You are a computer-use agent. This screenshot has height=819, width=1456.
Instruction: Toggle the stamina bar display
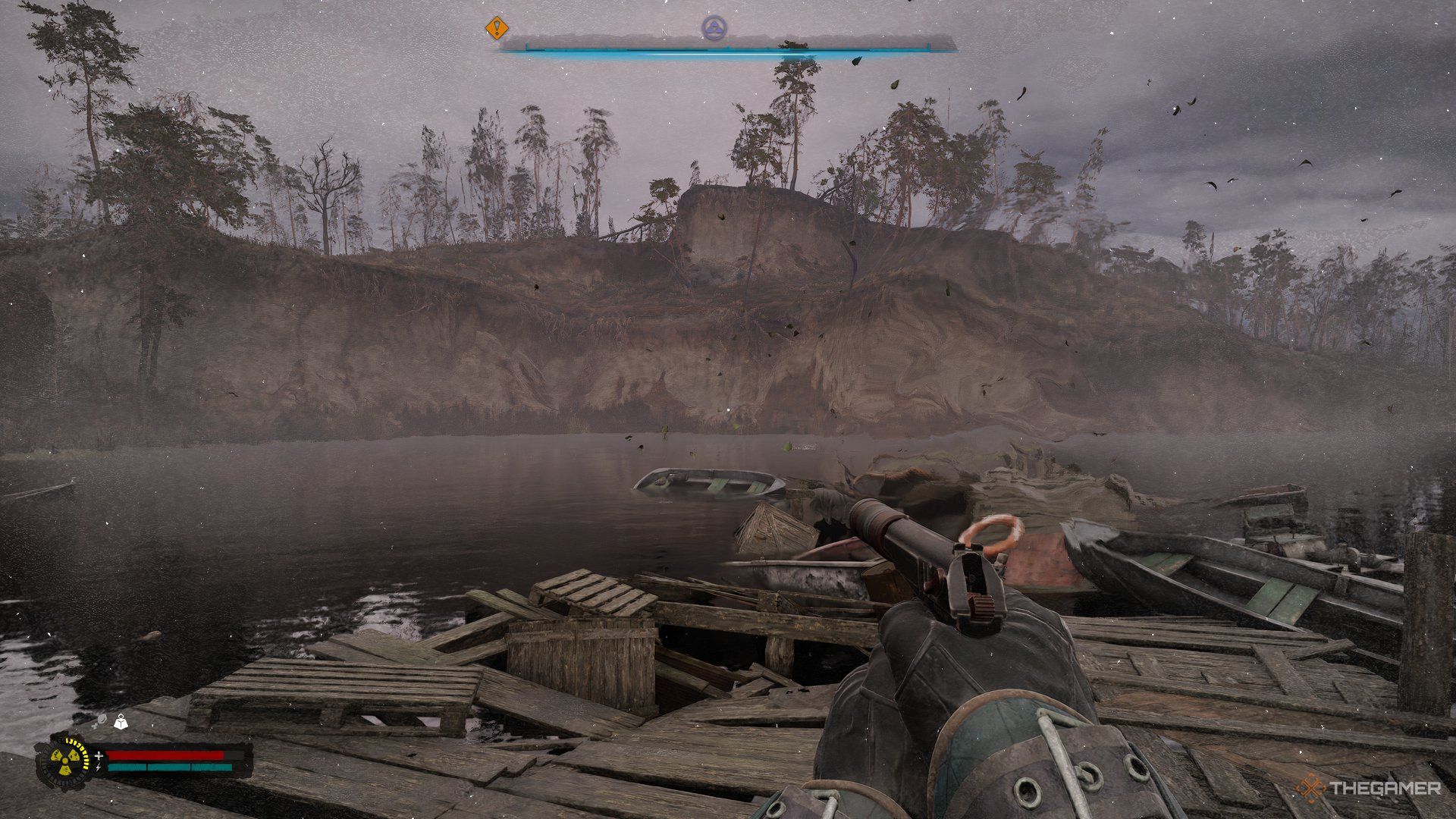(x=170, y=767)
